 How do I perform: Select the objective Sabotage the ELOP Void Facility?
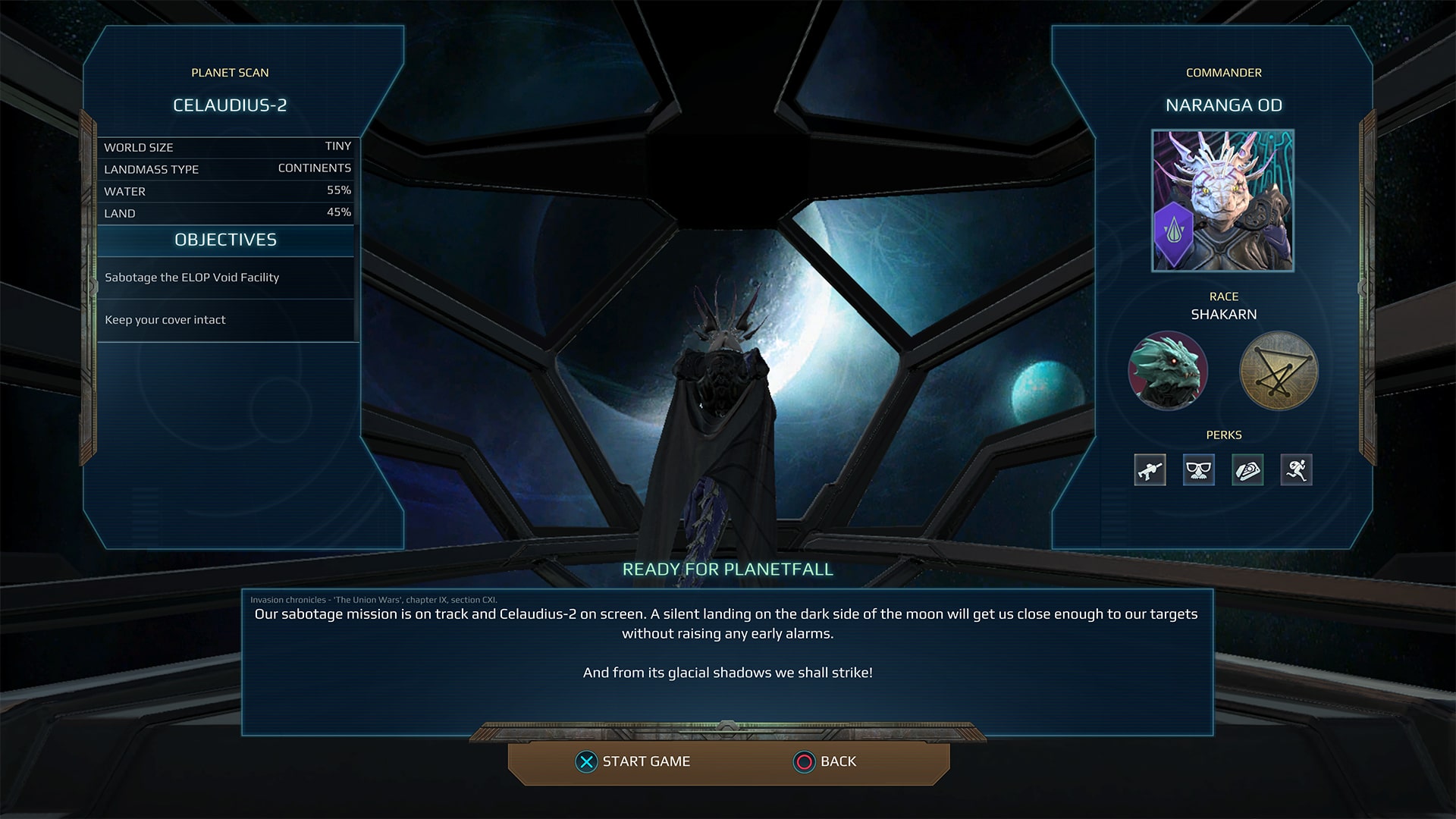[x=192, y=278]
